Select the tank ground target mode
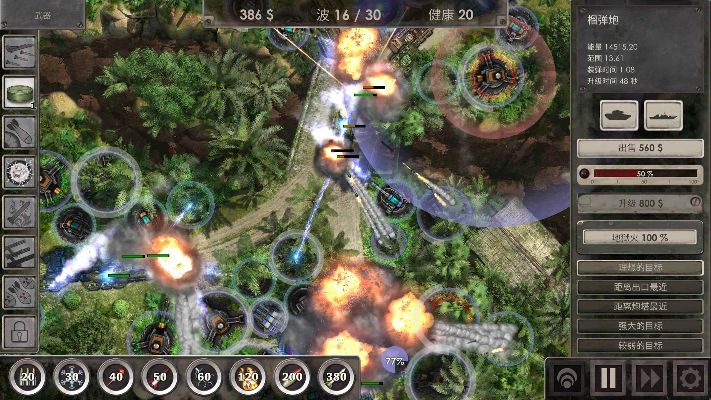The width and height of the screenshot is (711, 400). [617, 114]
